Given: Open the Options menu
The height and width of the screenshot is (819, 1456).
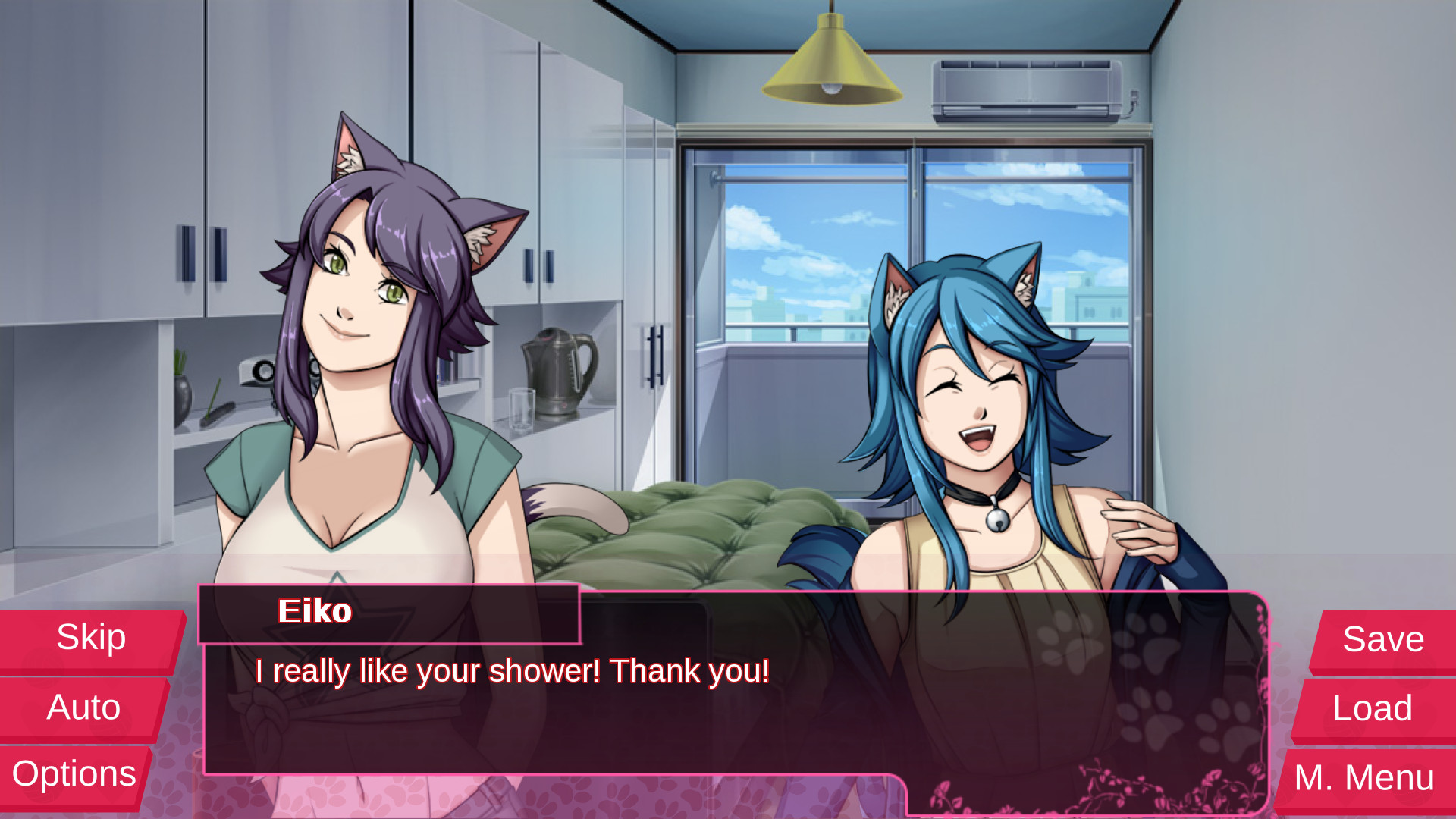Looking at the screenshot, I should tap(74, 773).
